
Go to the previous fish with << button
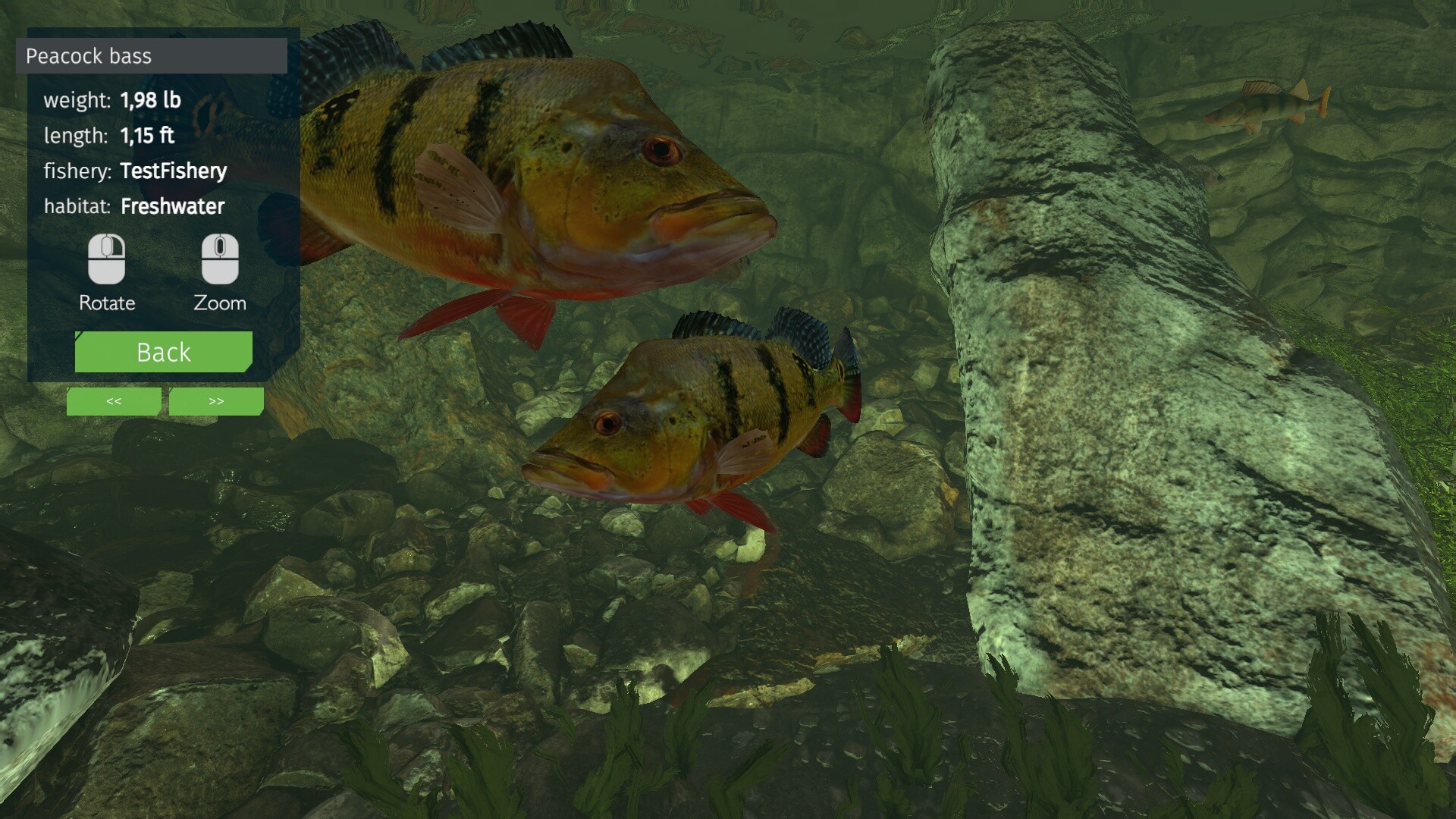[113, 401]
